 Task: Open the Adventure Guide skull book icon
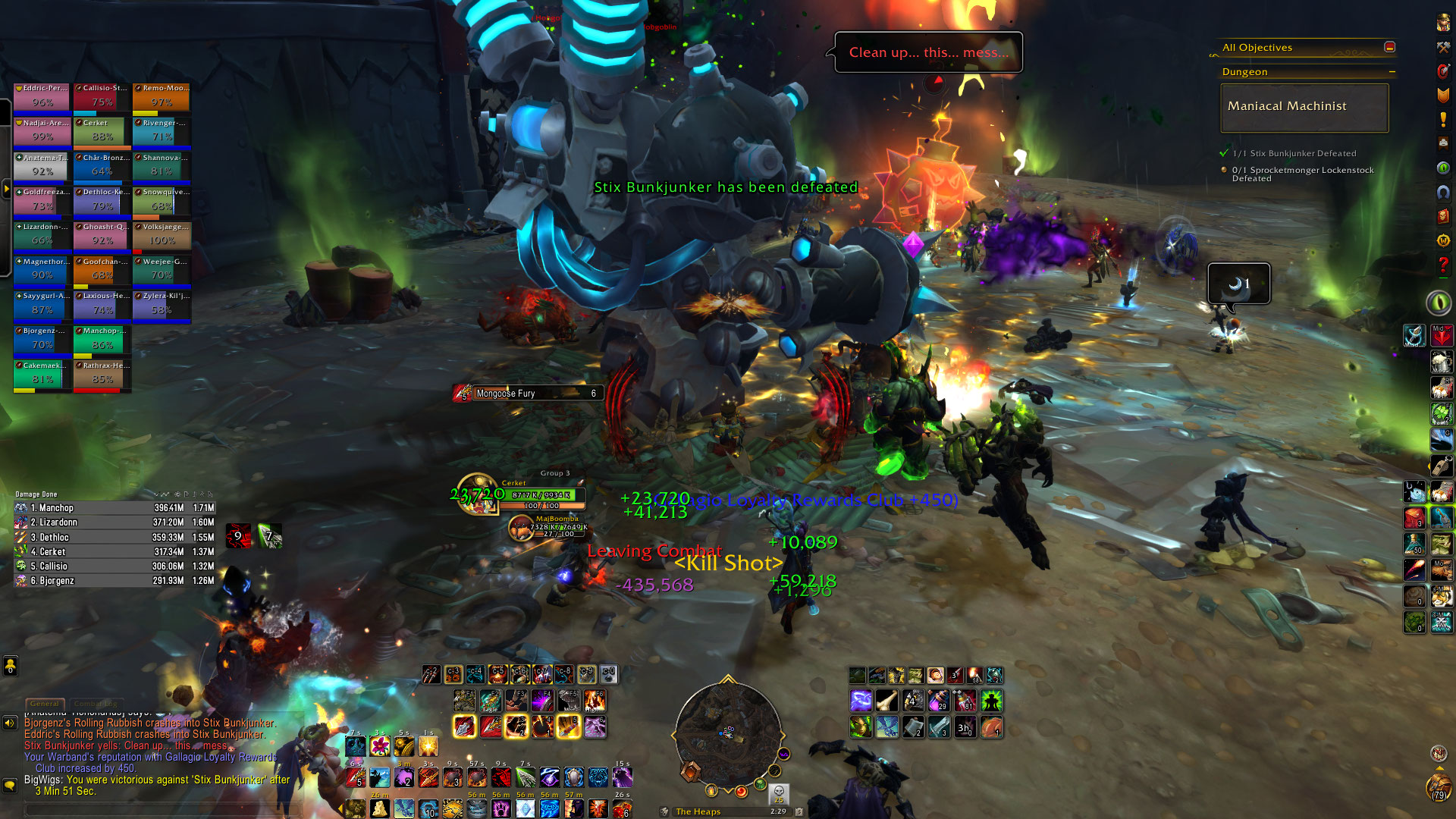point(1443,216)
